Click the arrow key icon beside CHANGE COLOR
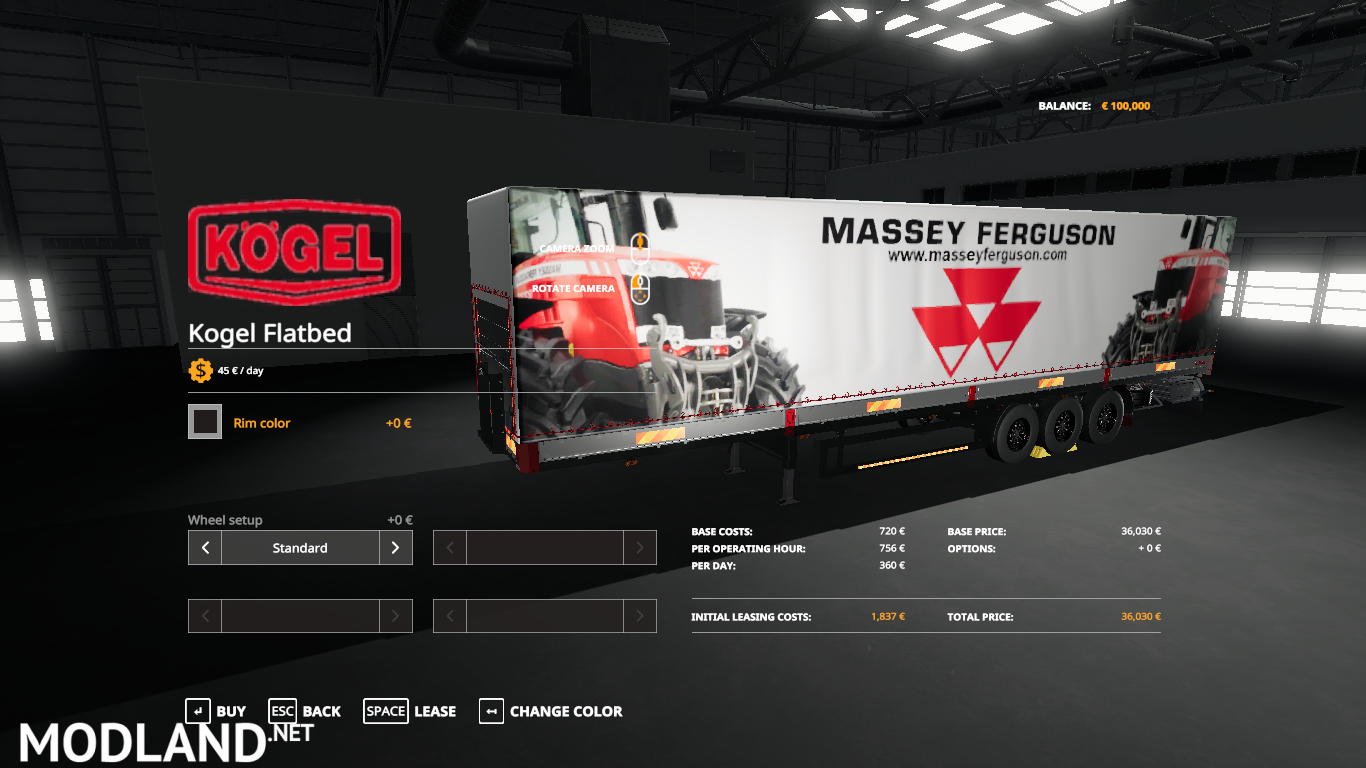This screenshot has height=768, width=1366. (491, 711)
